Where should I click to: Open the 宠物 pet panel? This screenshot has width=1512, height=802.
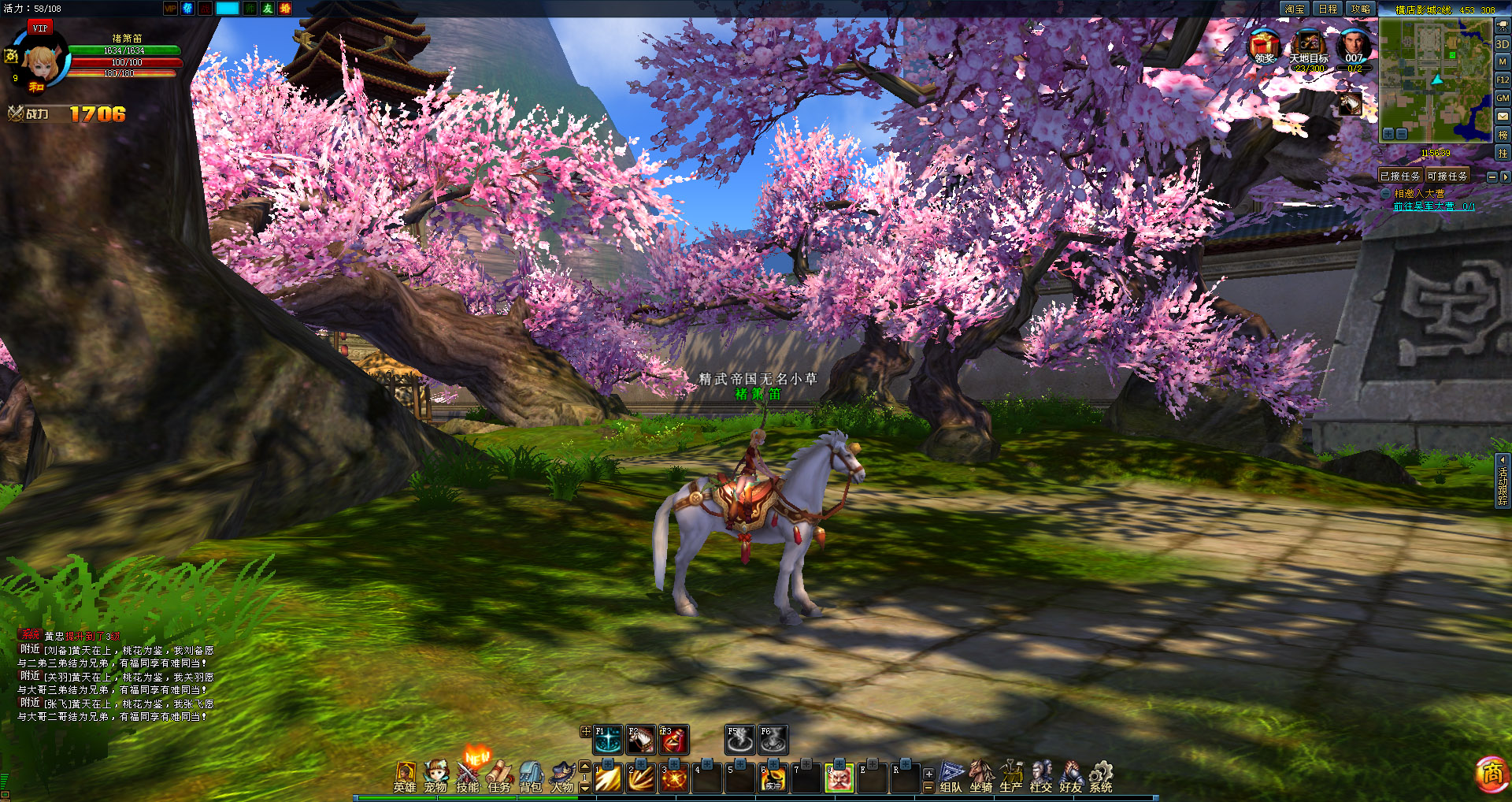coord(435,776)
